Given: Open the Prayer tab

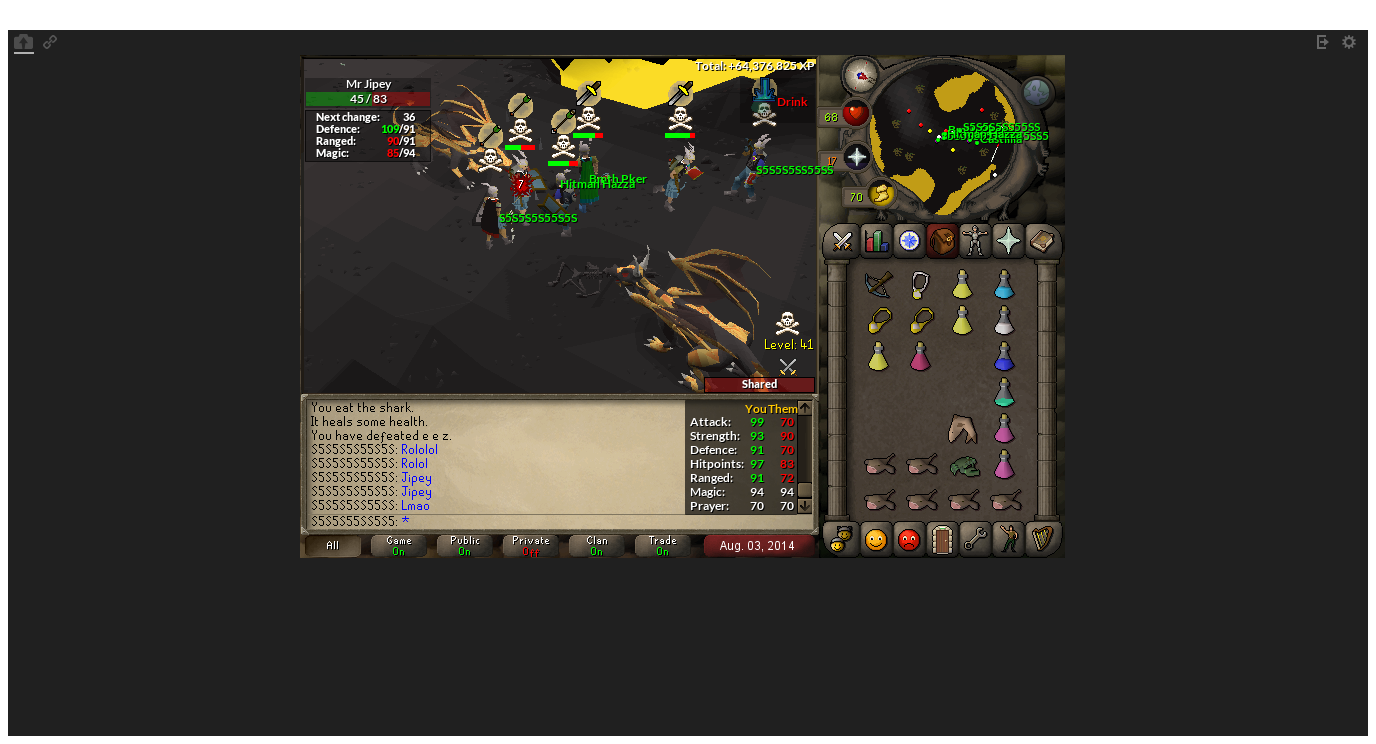Looking at the screenshot, I should coord(1009,241).
